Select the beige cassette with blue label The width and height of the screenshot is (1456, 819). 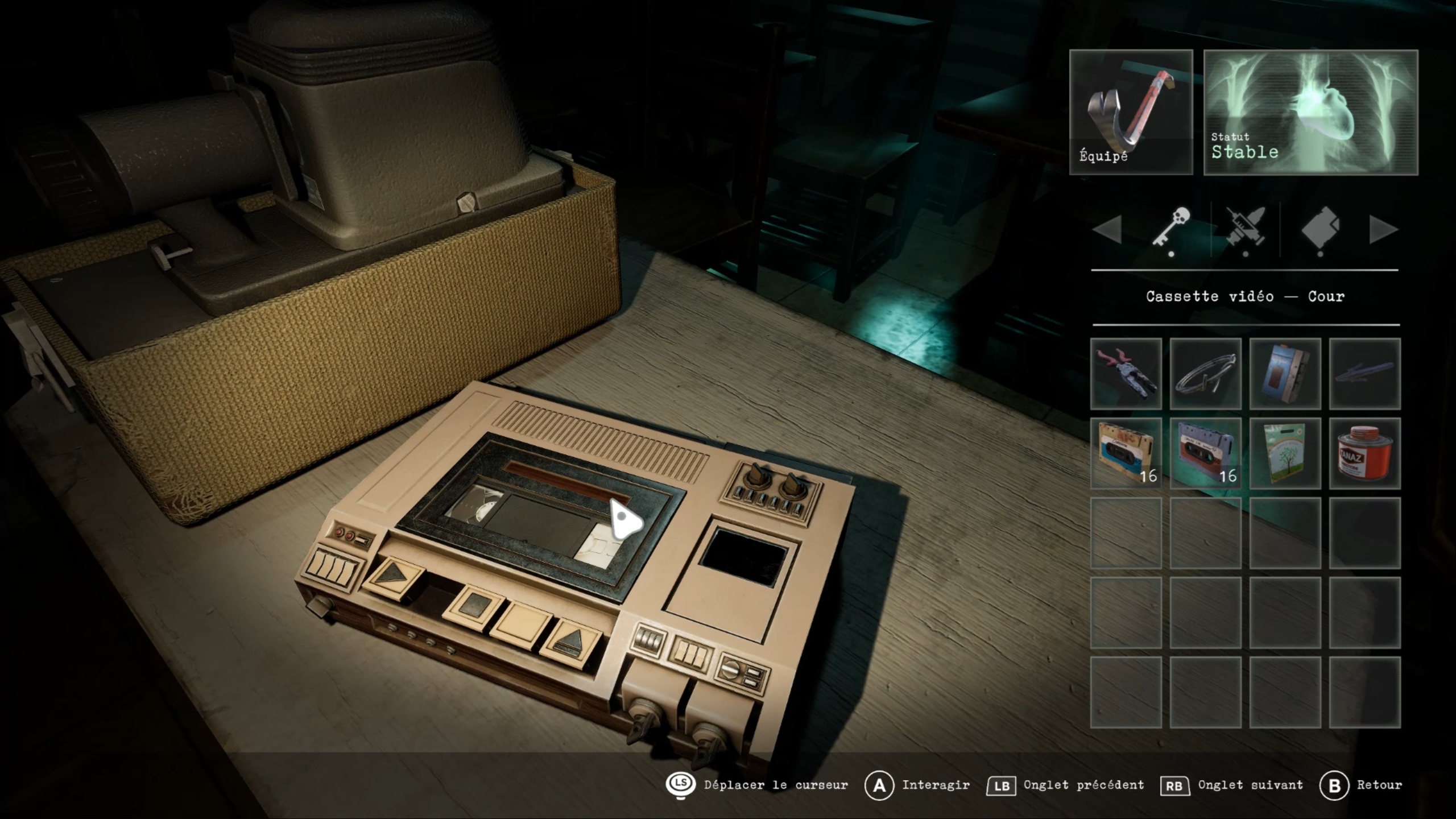click(1126, 453)
